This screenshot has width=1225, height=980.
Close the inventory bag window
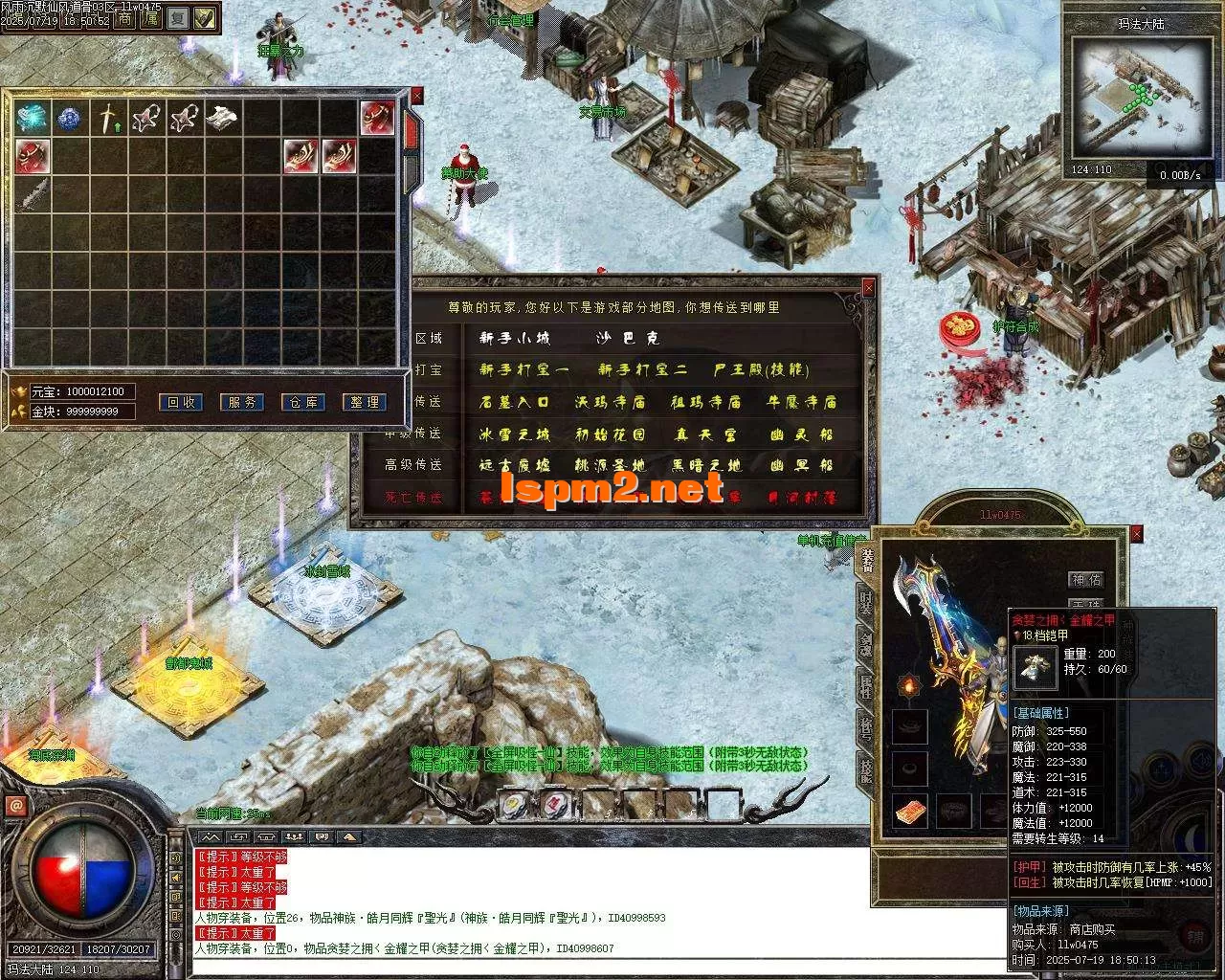(417, 96)
